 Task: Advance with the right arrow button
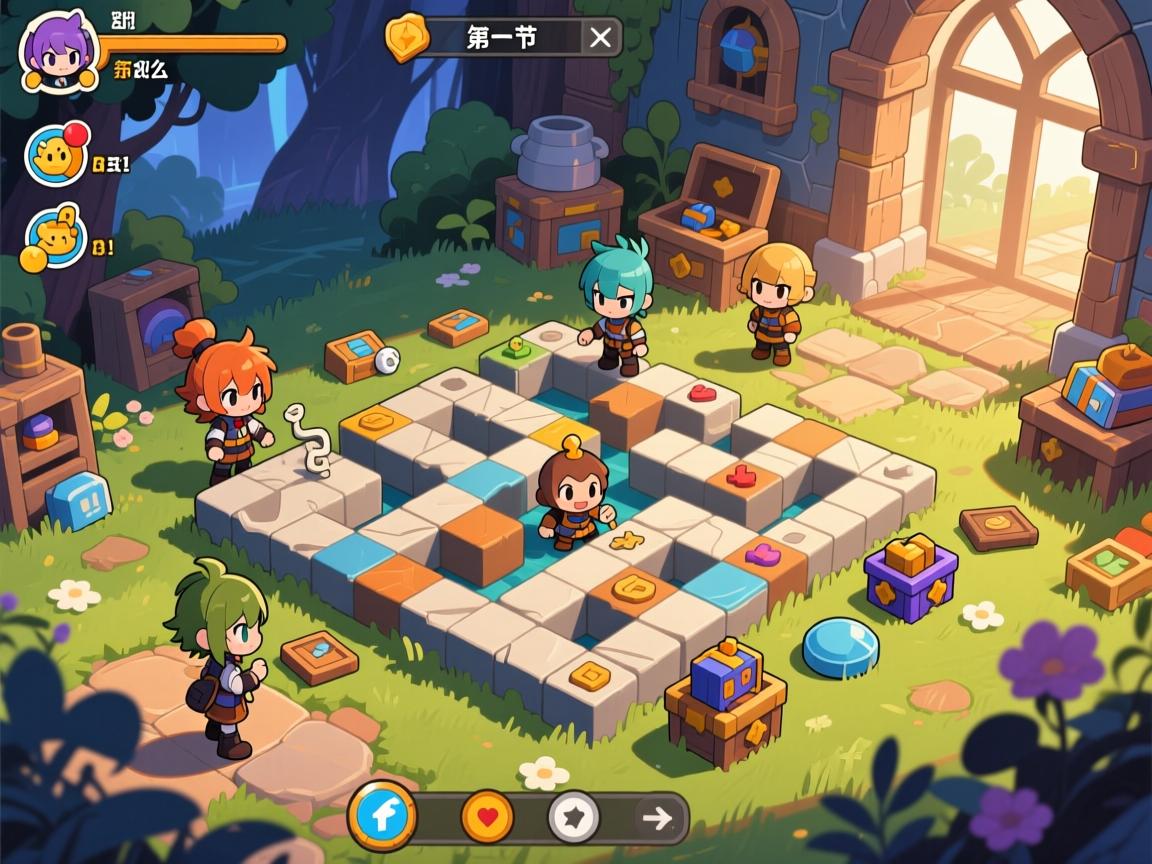point(657,818)
